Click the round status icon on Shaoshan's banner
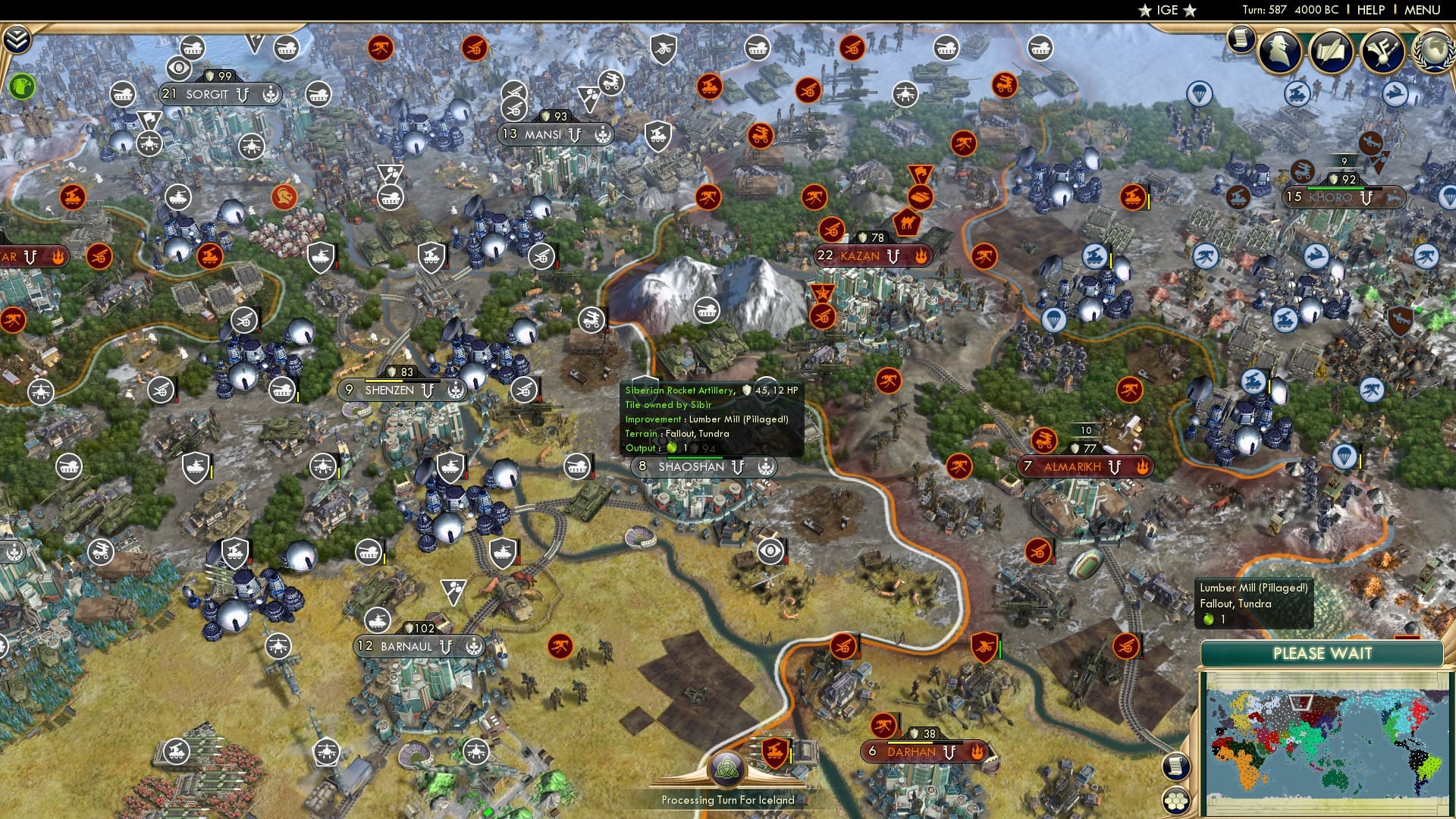 pos(767,467)
